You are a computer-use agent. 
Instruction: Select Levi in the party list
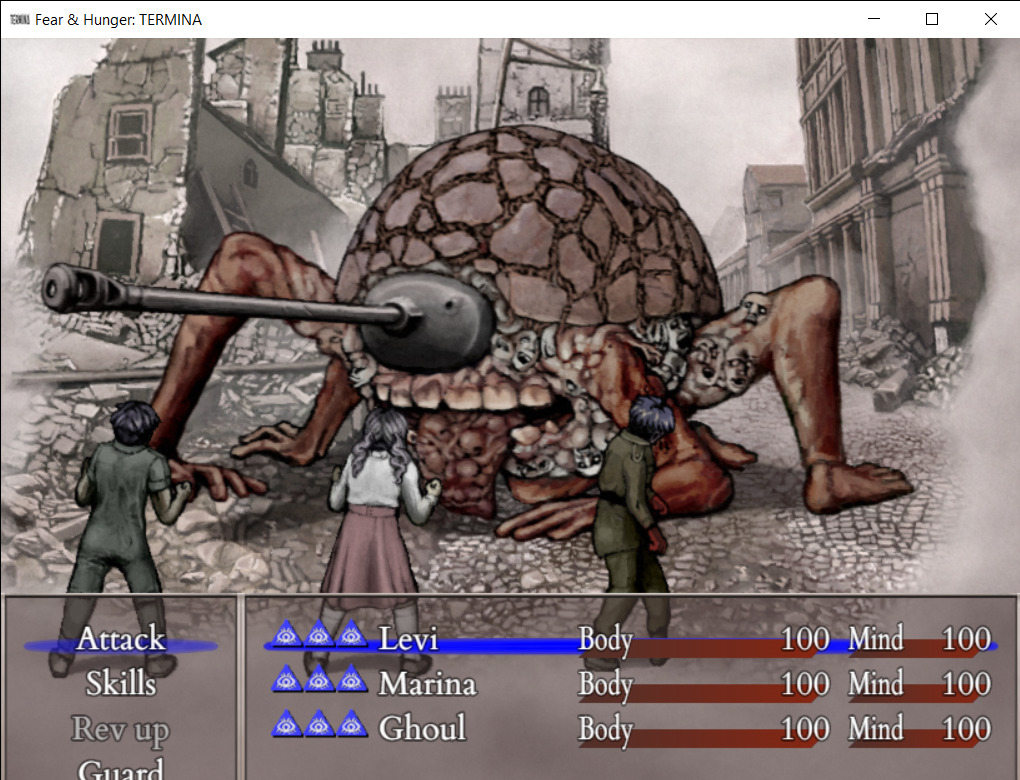click(x=408, y=640)
